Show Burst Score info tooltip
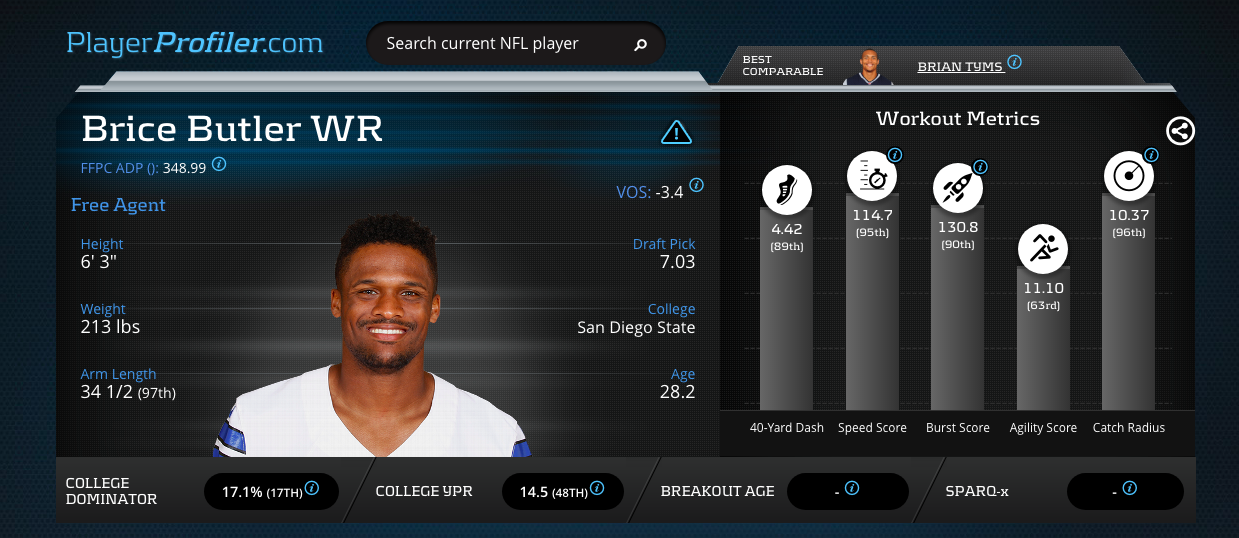The height and width of the screenshot is (538, 1239). point(980,166)
